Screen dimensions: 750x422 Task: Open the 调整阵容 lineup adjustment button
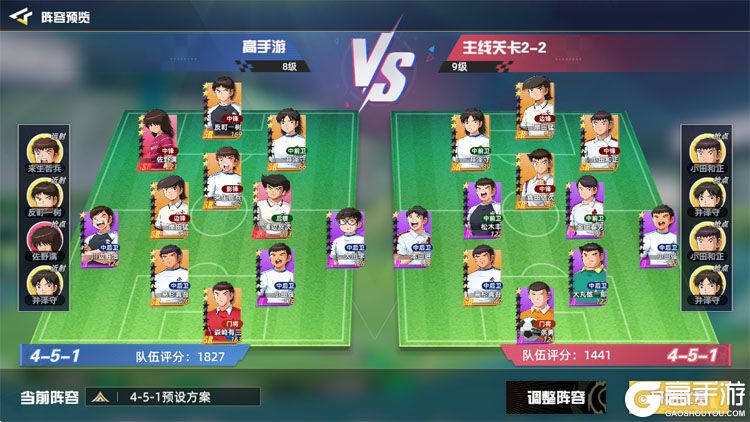(x=555, y=396)
